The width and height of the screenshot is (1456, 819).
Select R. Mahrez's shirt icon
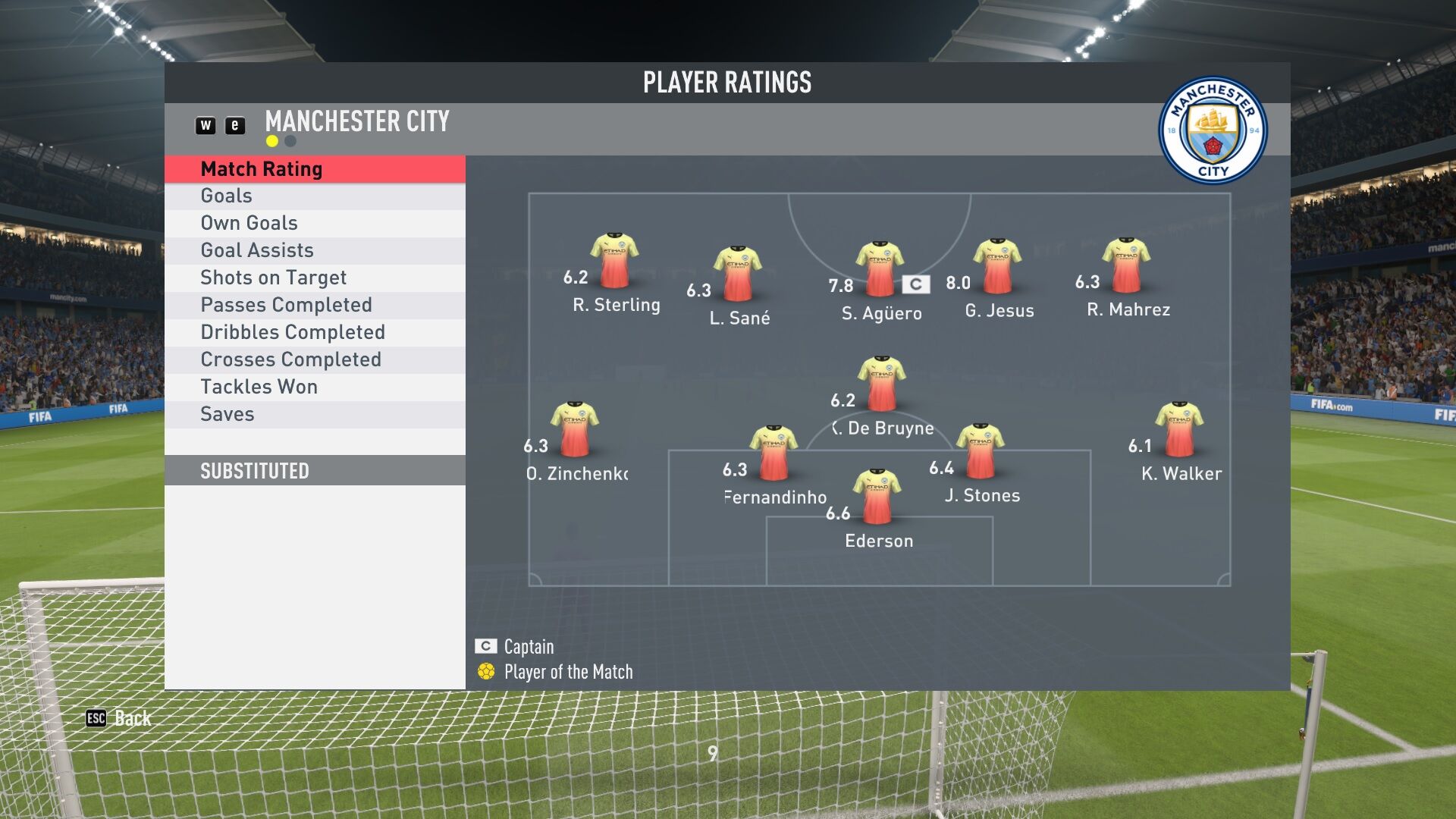click(x=1126, y=265)
